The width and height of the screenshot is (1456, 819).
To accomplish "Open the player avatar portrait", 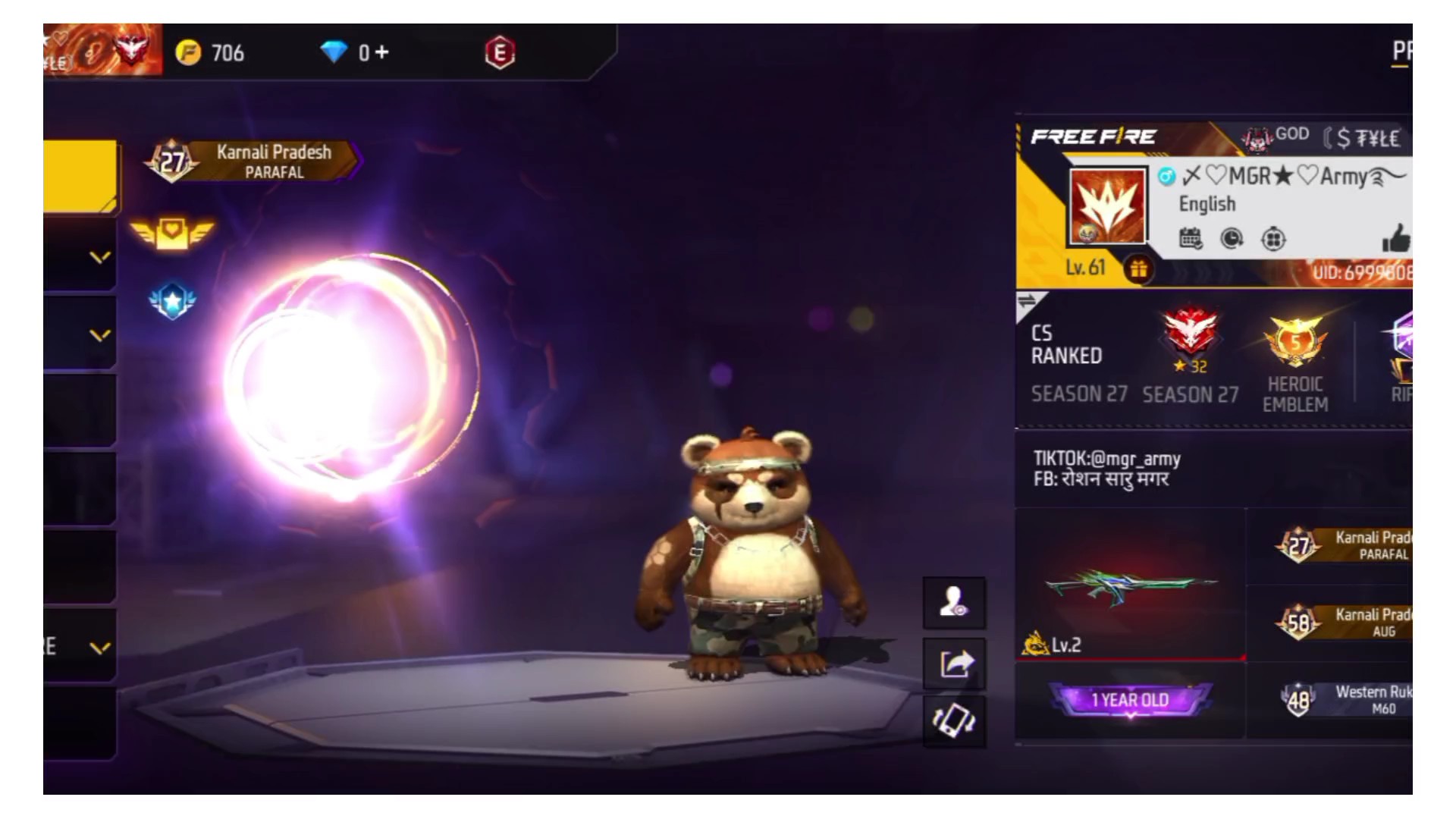I will coord(1107,206).
